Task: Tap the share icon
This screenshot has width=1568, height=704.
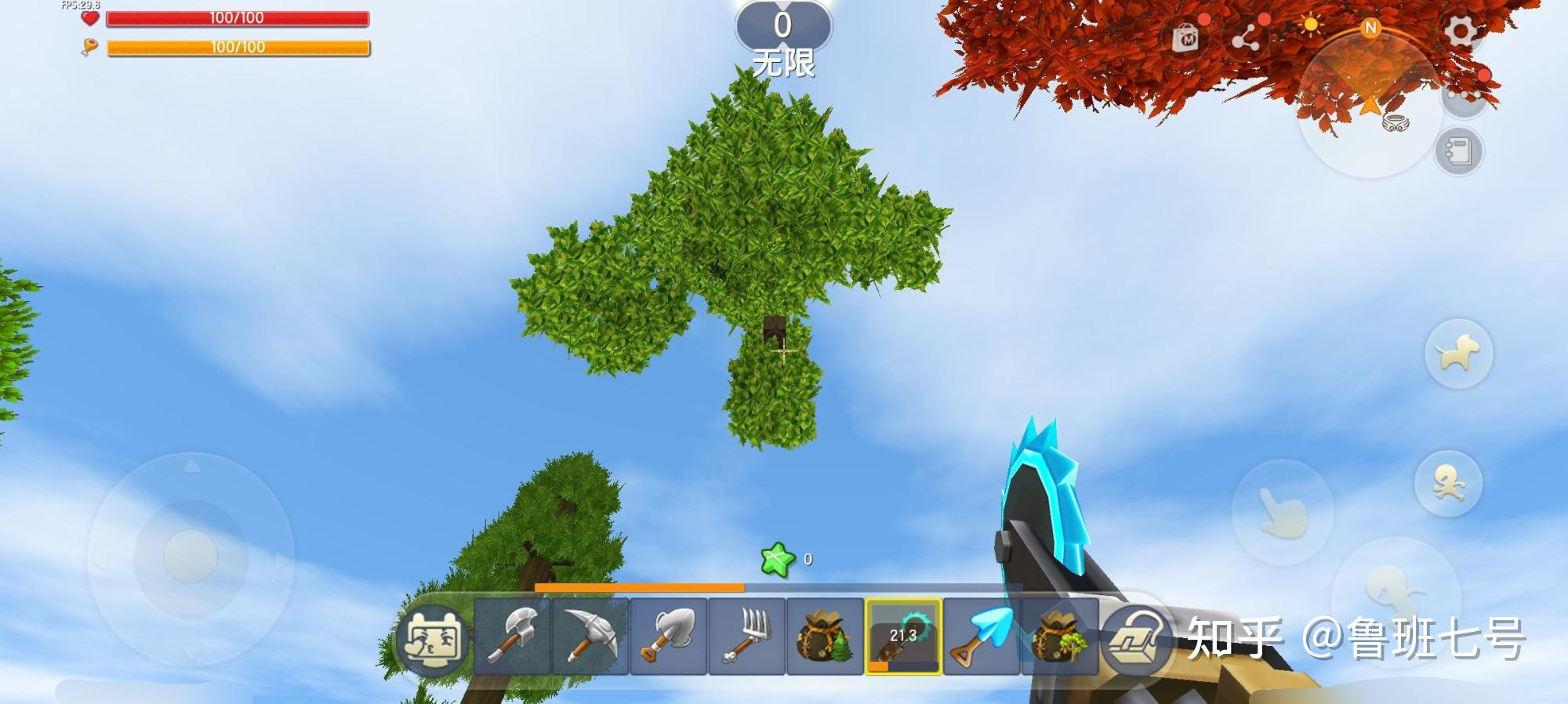Action: (1245, 37)
